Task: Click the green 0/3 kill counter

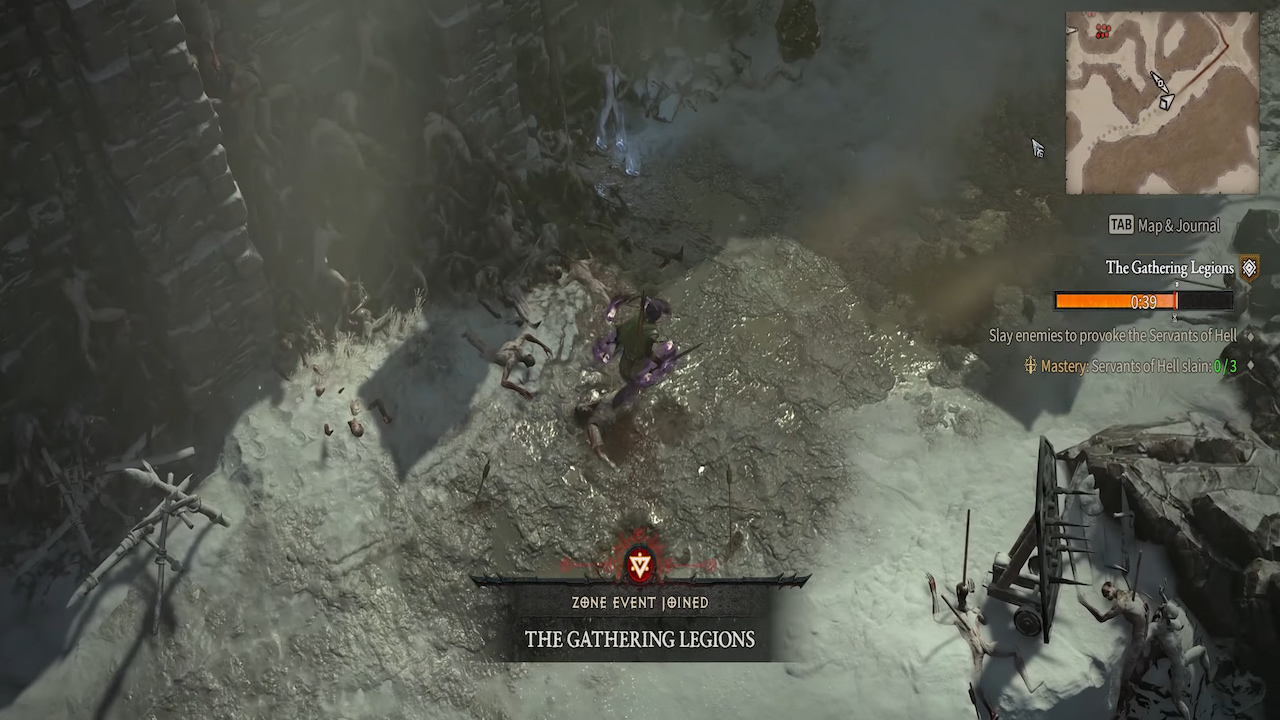Action: [1228, 367]
